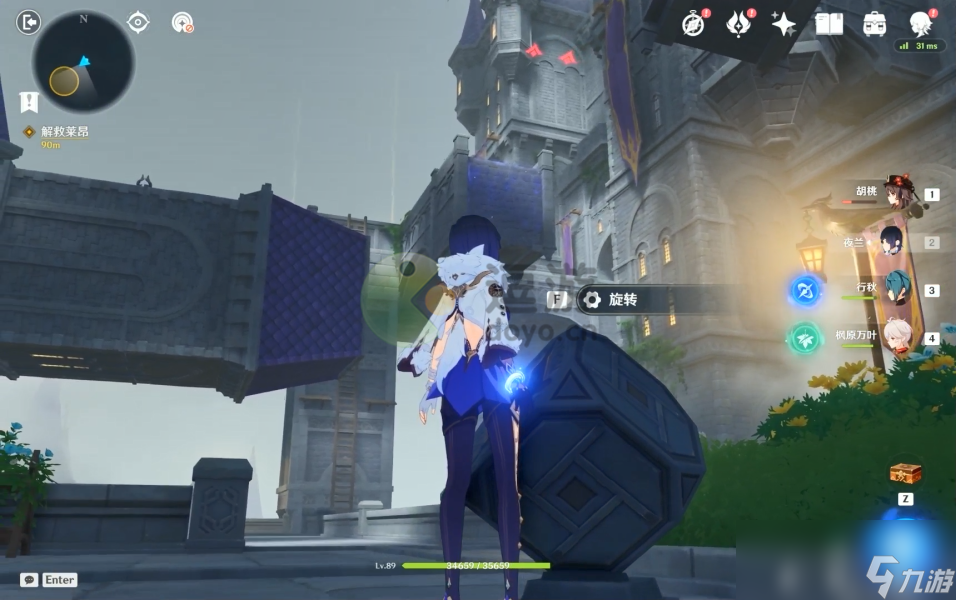Open the open-book handbook icon
956x600 pixels.
pos(829,24)
